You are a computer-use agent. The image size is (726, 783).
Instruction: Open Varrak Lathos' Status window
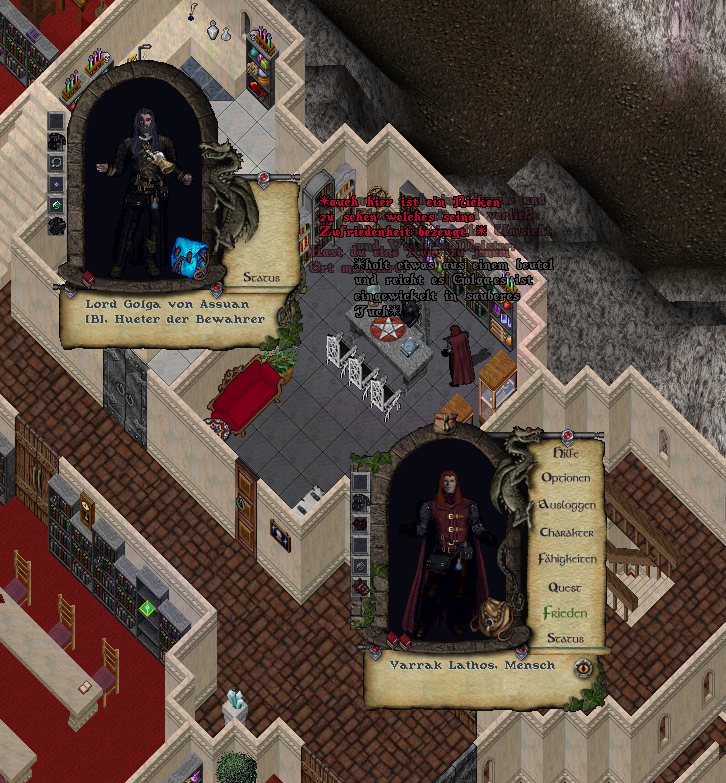click(x=565, y=639)
